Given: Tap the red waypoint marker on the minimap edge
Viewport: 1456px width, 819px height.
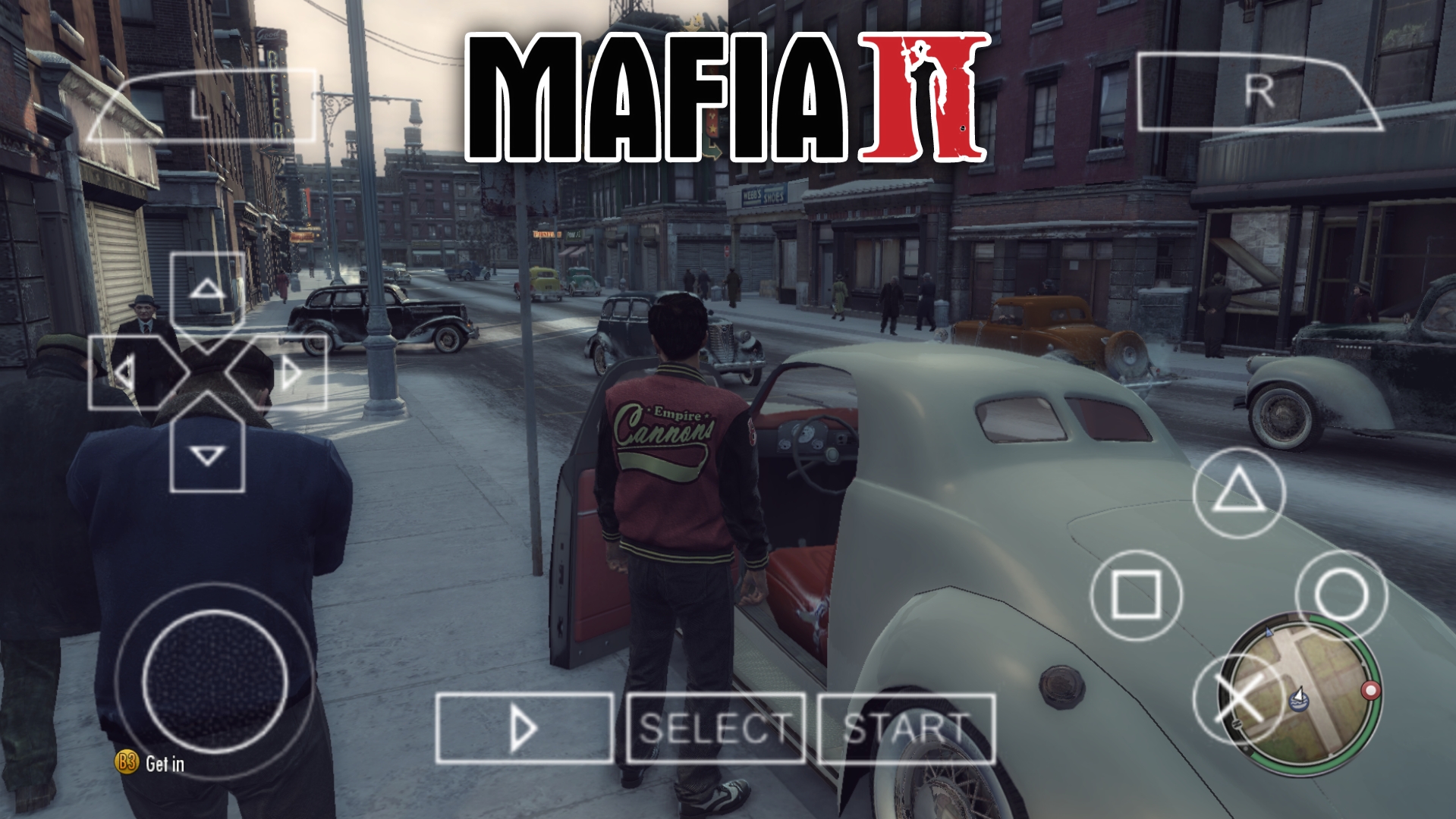Looking at the screenshot, I should coord(1370,690).
